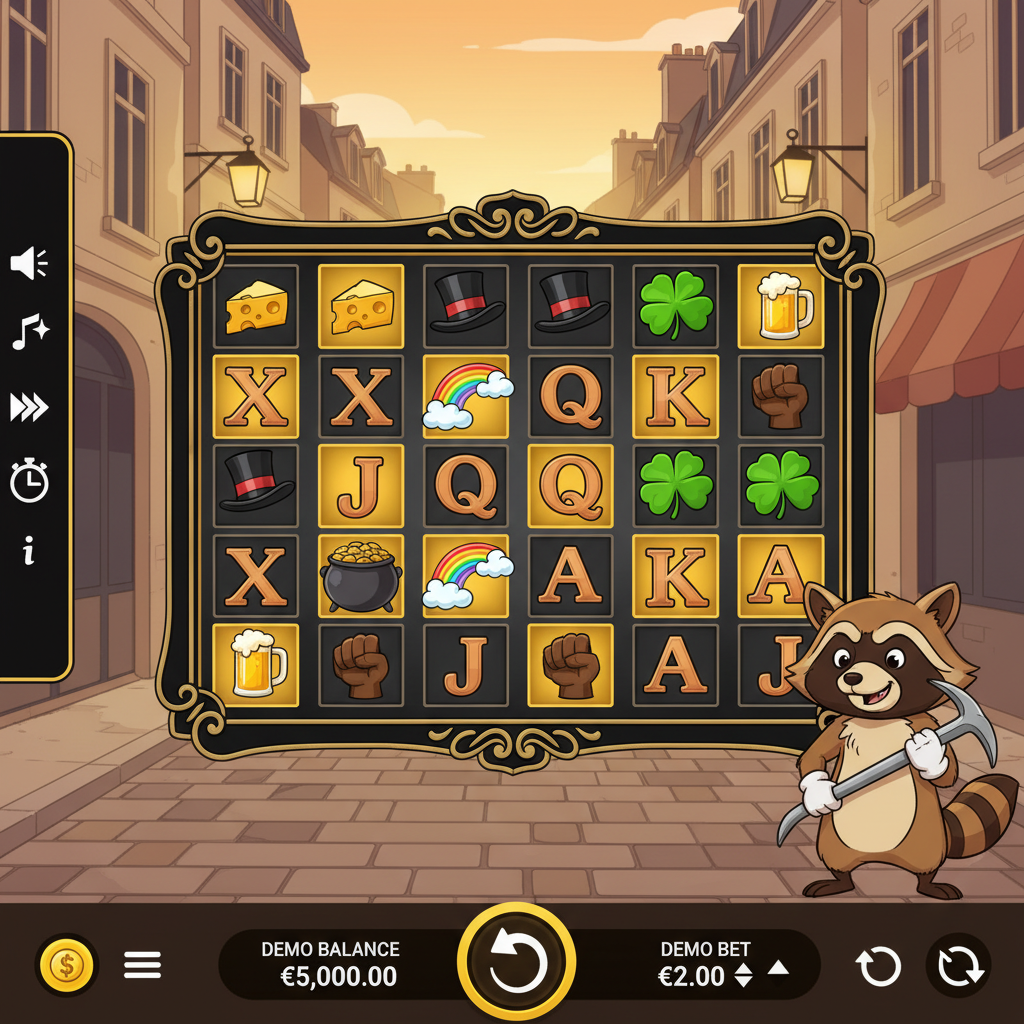The height and width of the screenshot is (1024, 1024).
Task: Toggle music with the note icon
Action: click(30, 331)
